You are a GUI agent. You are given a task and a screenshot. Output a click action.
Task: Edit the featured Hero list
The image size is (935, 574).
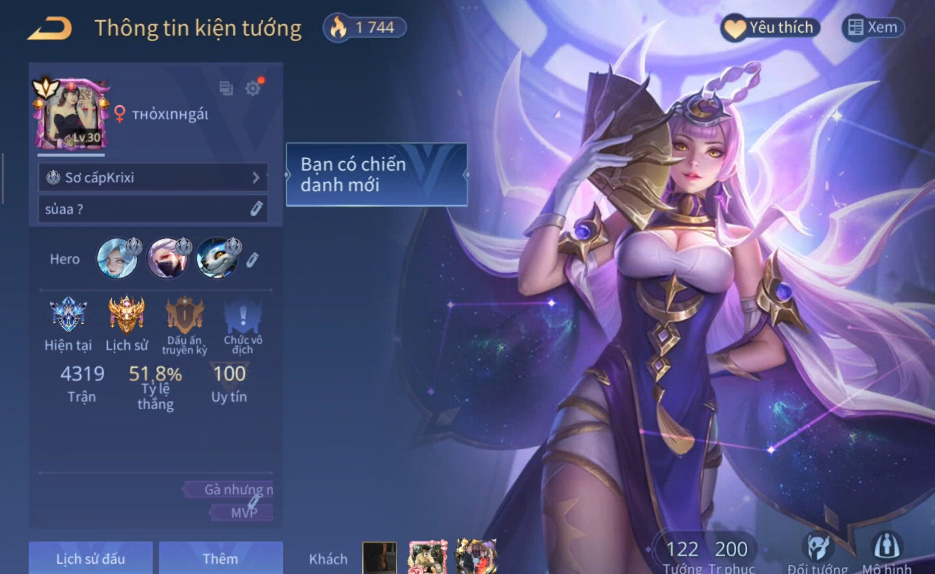[x=253, y=260]
